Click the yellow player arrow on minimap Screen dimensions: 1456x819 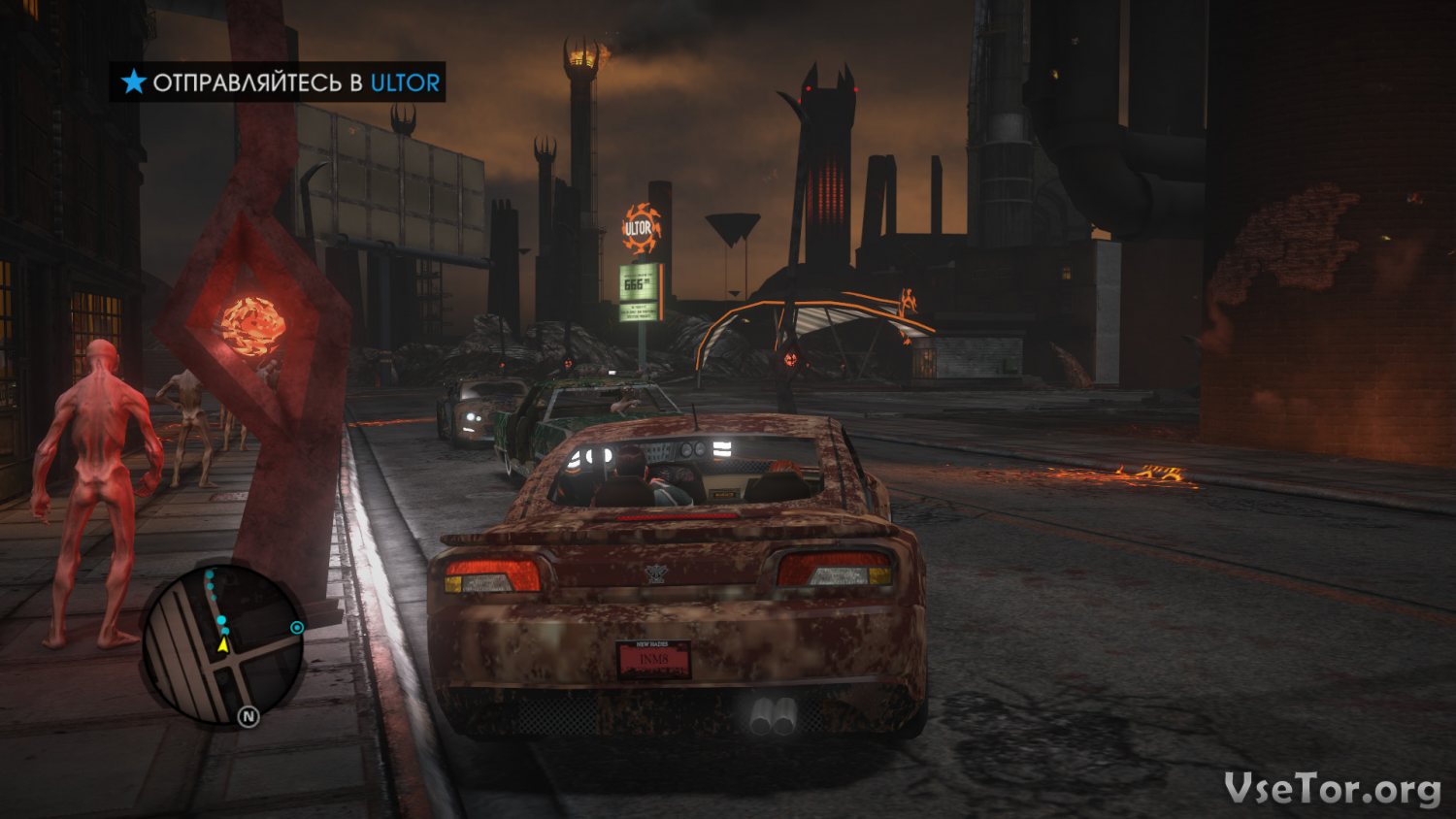click(x=223, y=644)
